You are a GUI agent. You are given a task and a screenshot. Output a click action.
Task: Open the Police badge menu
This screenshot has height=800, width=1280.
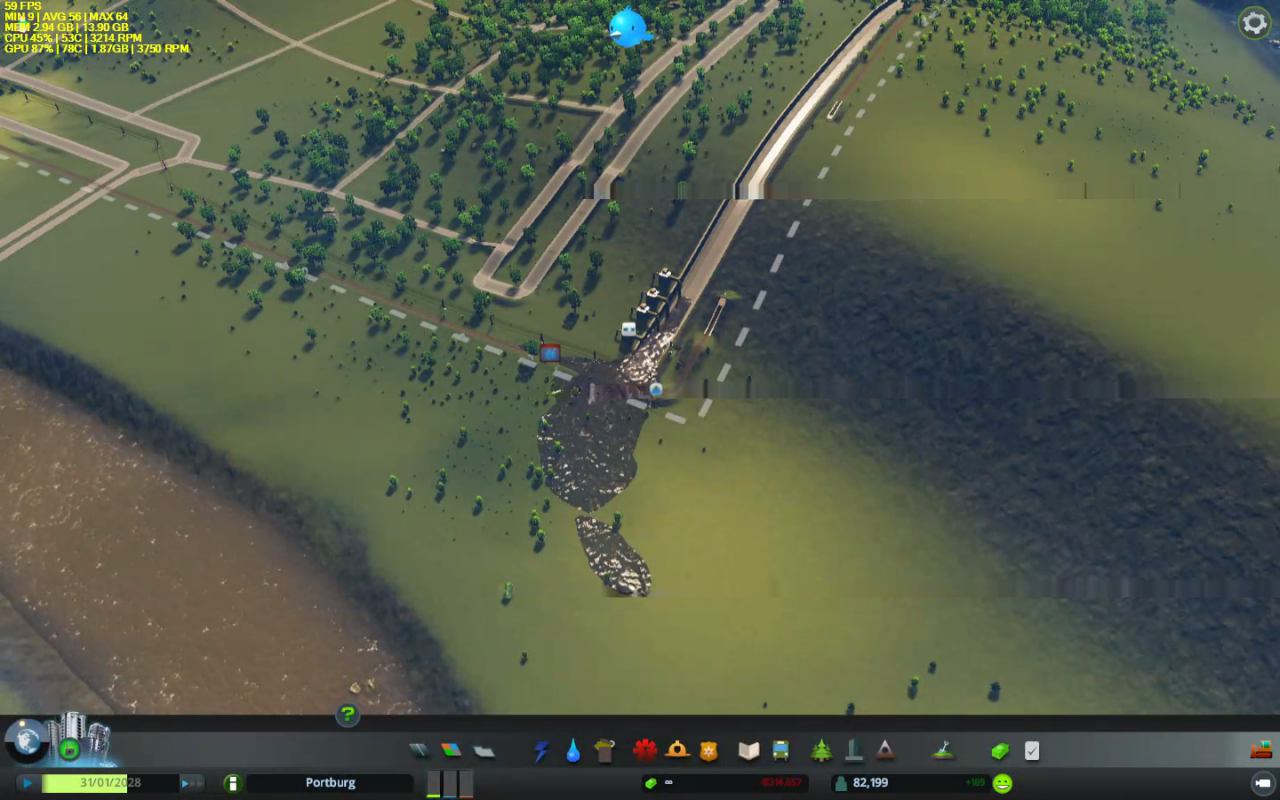point(709,750)
